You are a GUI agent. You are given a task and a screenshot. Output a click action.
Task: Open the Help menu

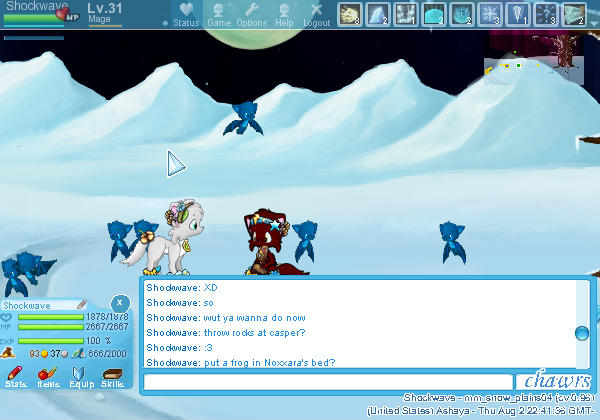285,14
